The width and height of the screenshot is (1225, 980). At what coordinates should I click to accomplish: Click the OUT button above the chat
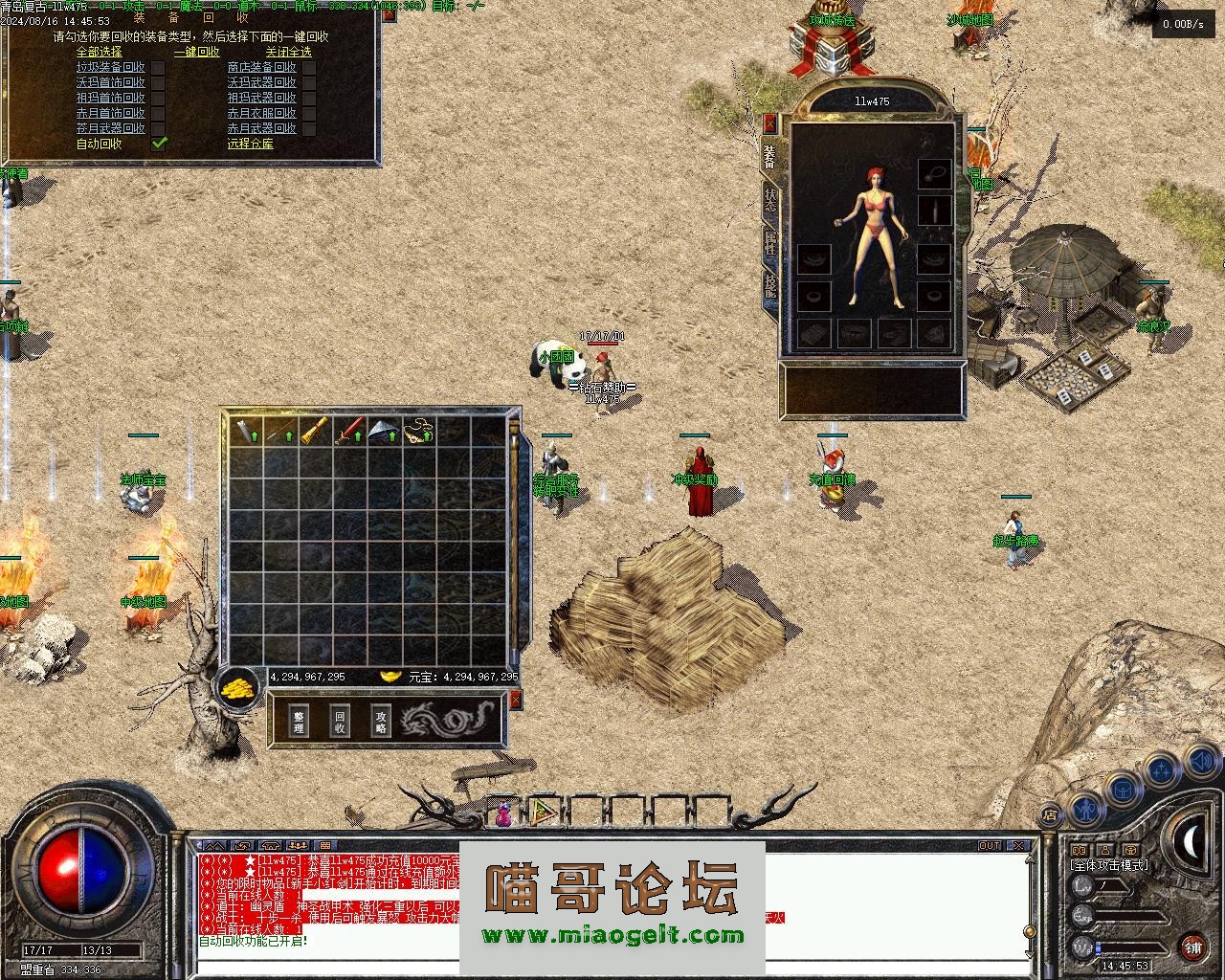point(990,846)
